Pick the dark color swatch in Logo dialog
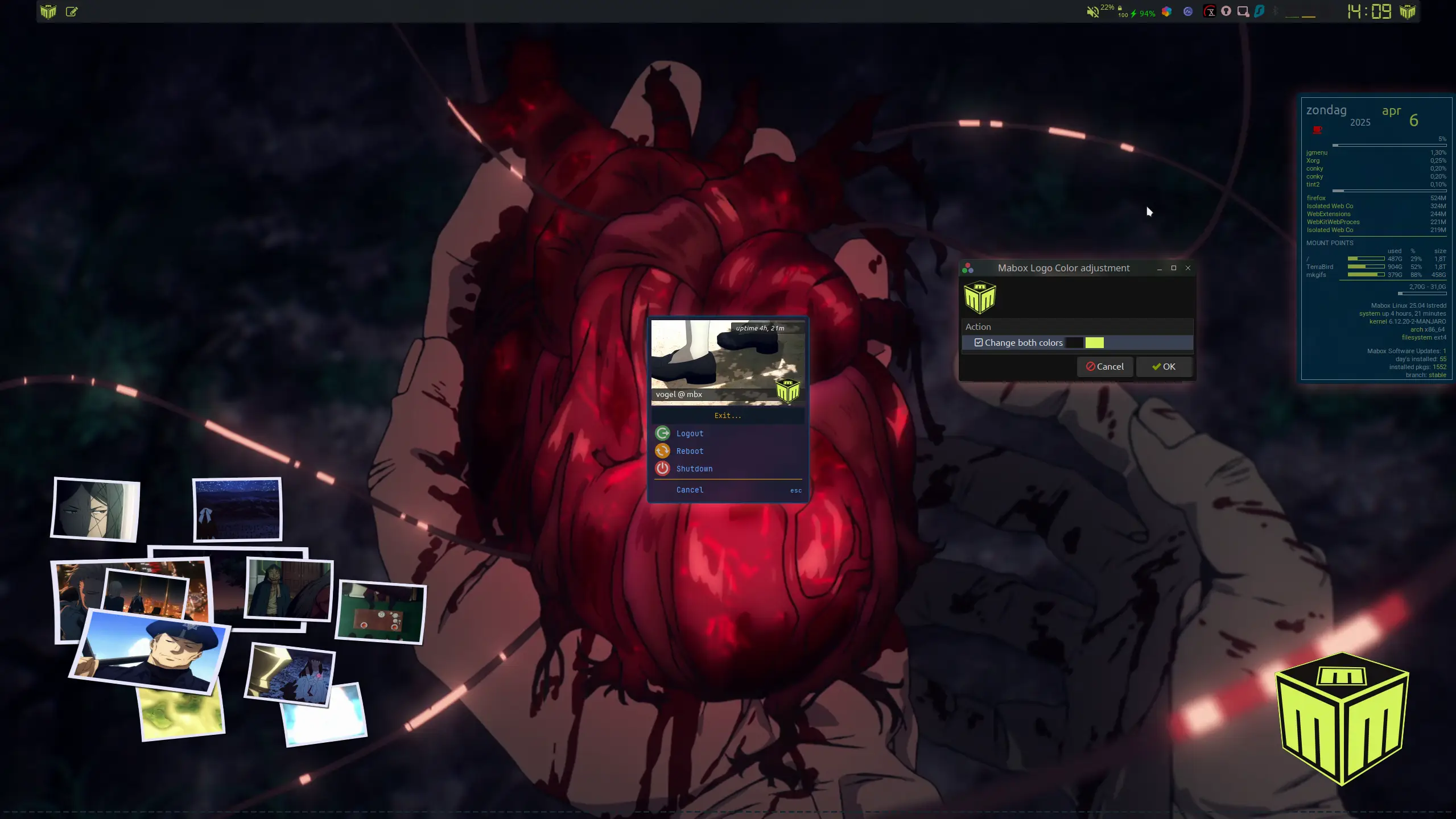 tap(1074, 342)
